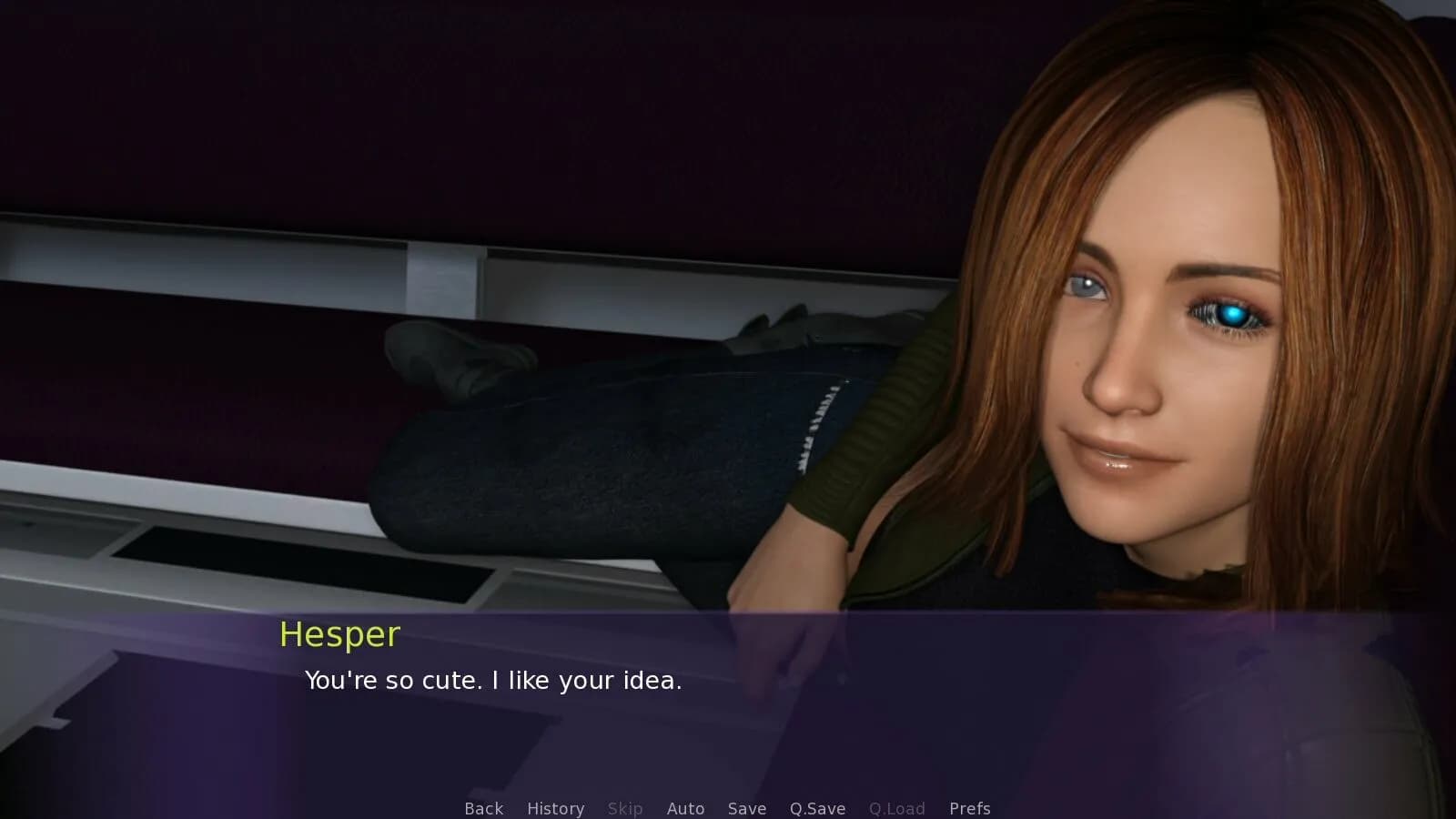The width and height of the screenshot is (1456, 819).
Task: Enable Skip mode to fast-forward text
Action: click(625, 808)
